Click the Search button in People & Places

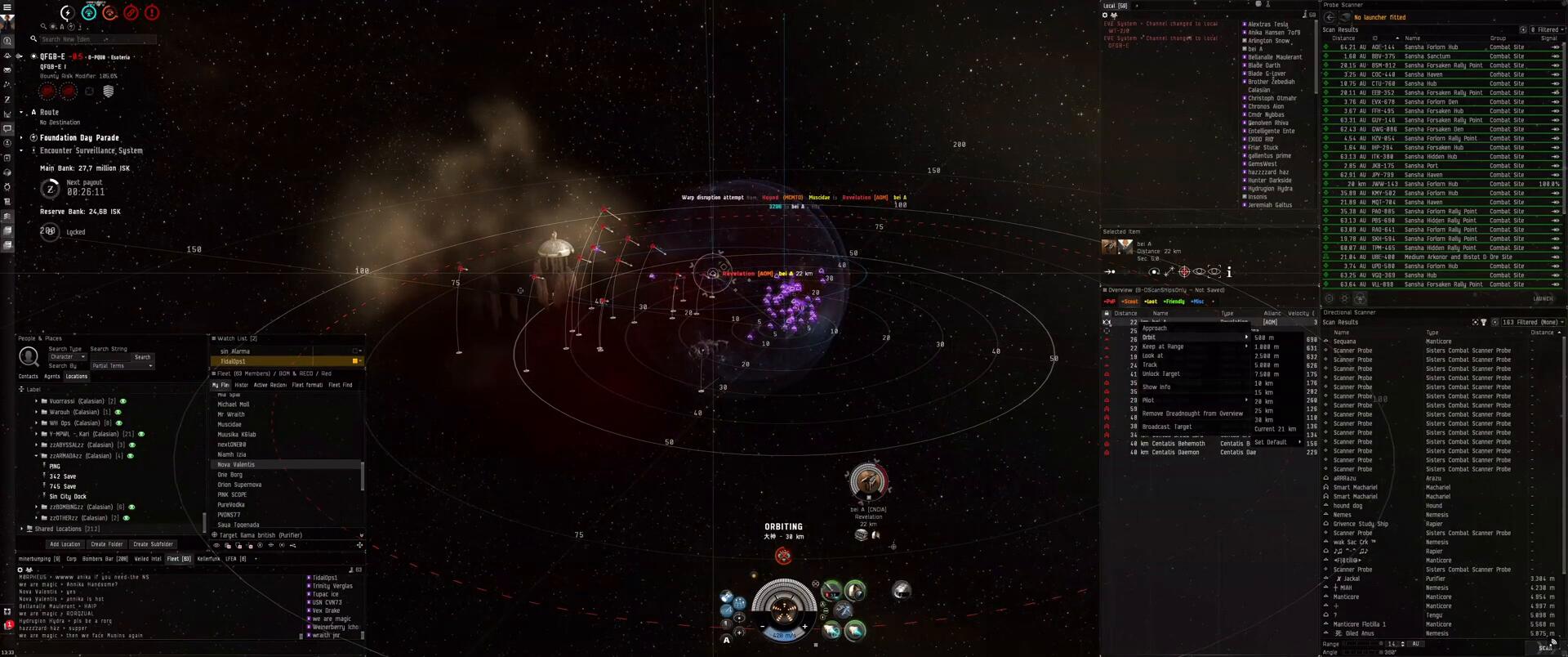point(142,357)
